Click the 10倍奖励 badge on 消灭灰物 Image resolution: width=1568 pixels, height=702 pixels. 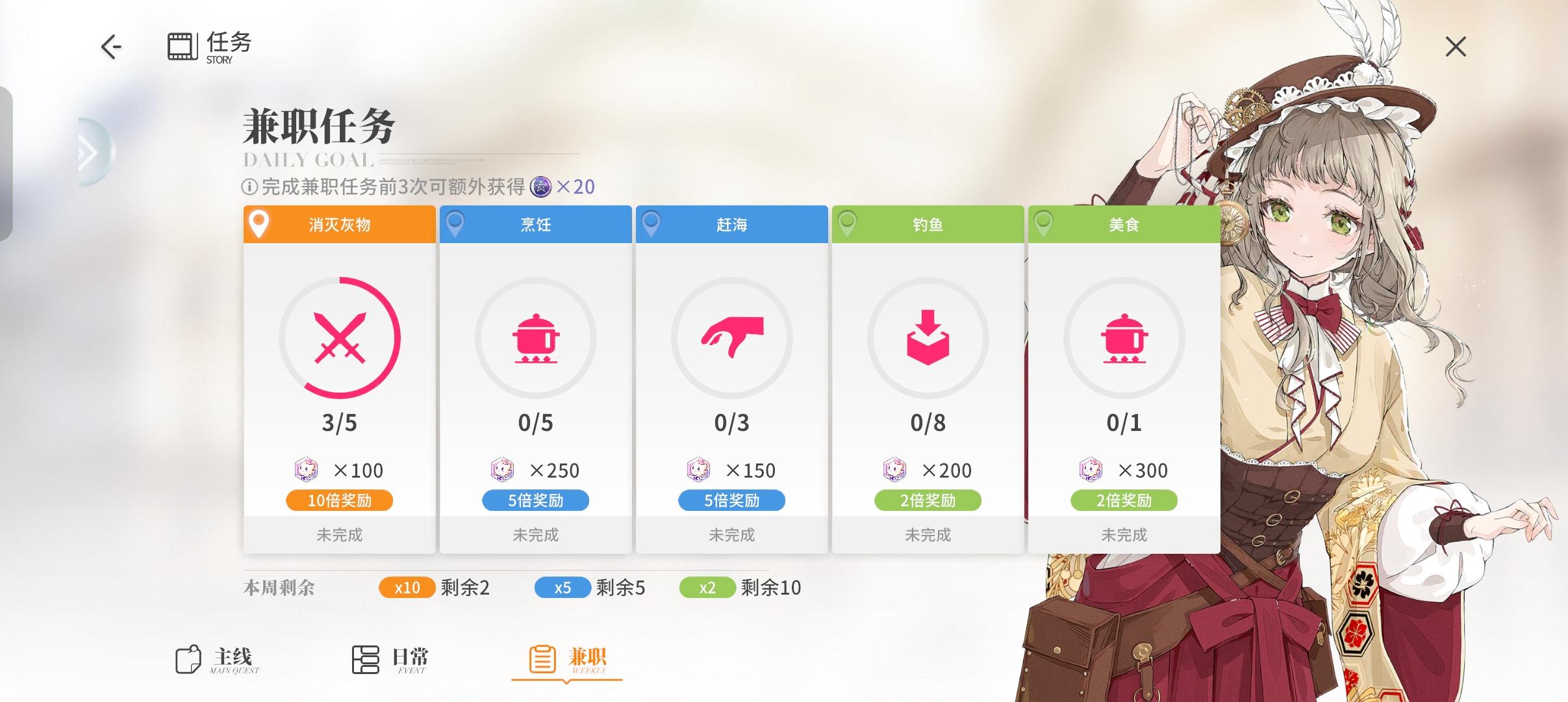(x=339, y=500)
